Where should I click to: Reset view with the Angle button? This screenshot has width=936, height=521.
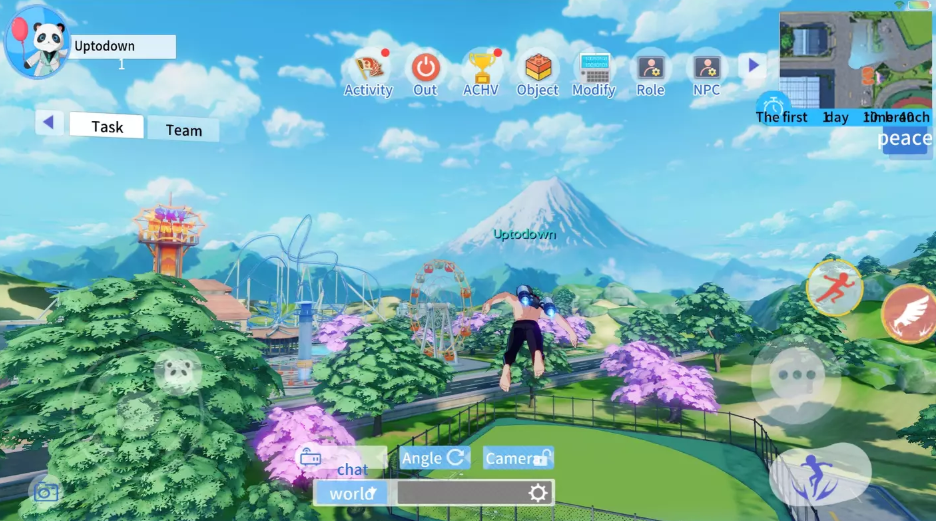[x=435, y=457]
